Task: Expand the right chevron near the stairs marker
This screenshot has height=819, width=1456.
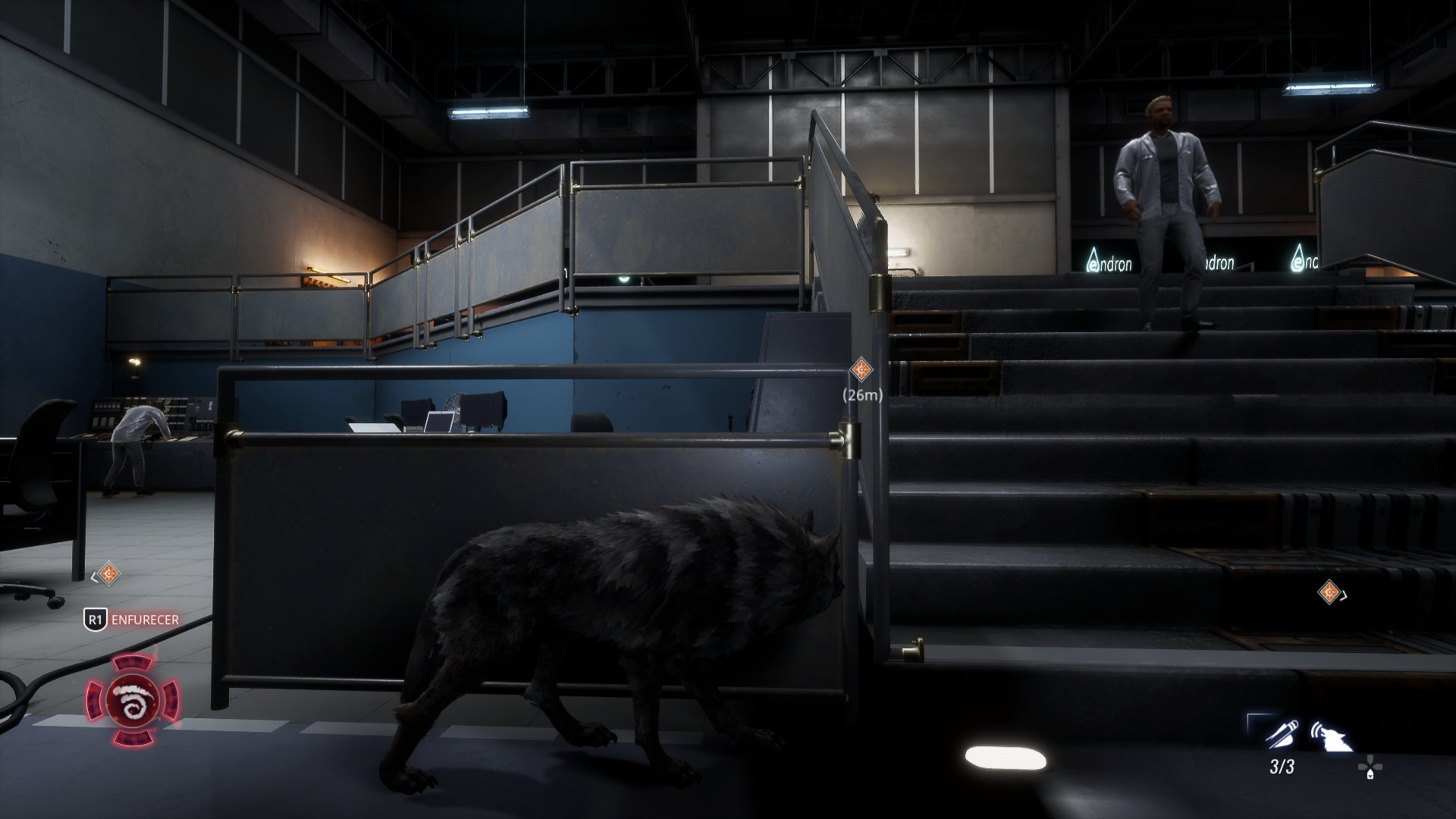Action: 1344,595
